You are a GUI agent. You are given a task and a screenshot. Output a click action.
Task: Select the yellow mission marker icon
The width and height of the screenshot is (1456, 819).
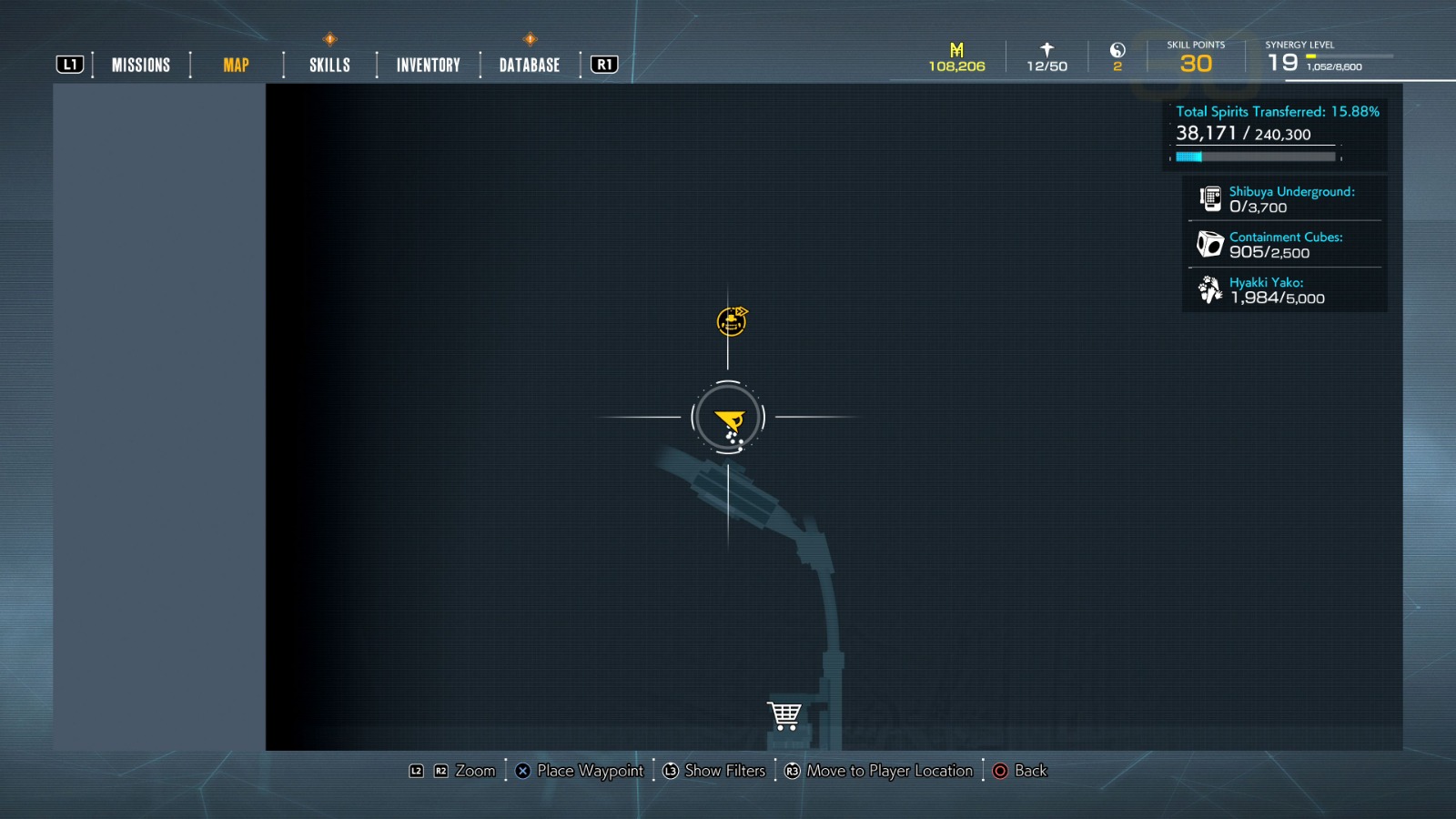pyautogui.click(x=731, y=319)
